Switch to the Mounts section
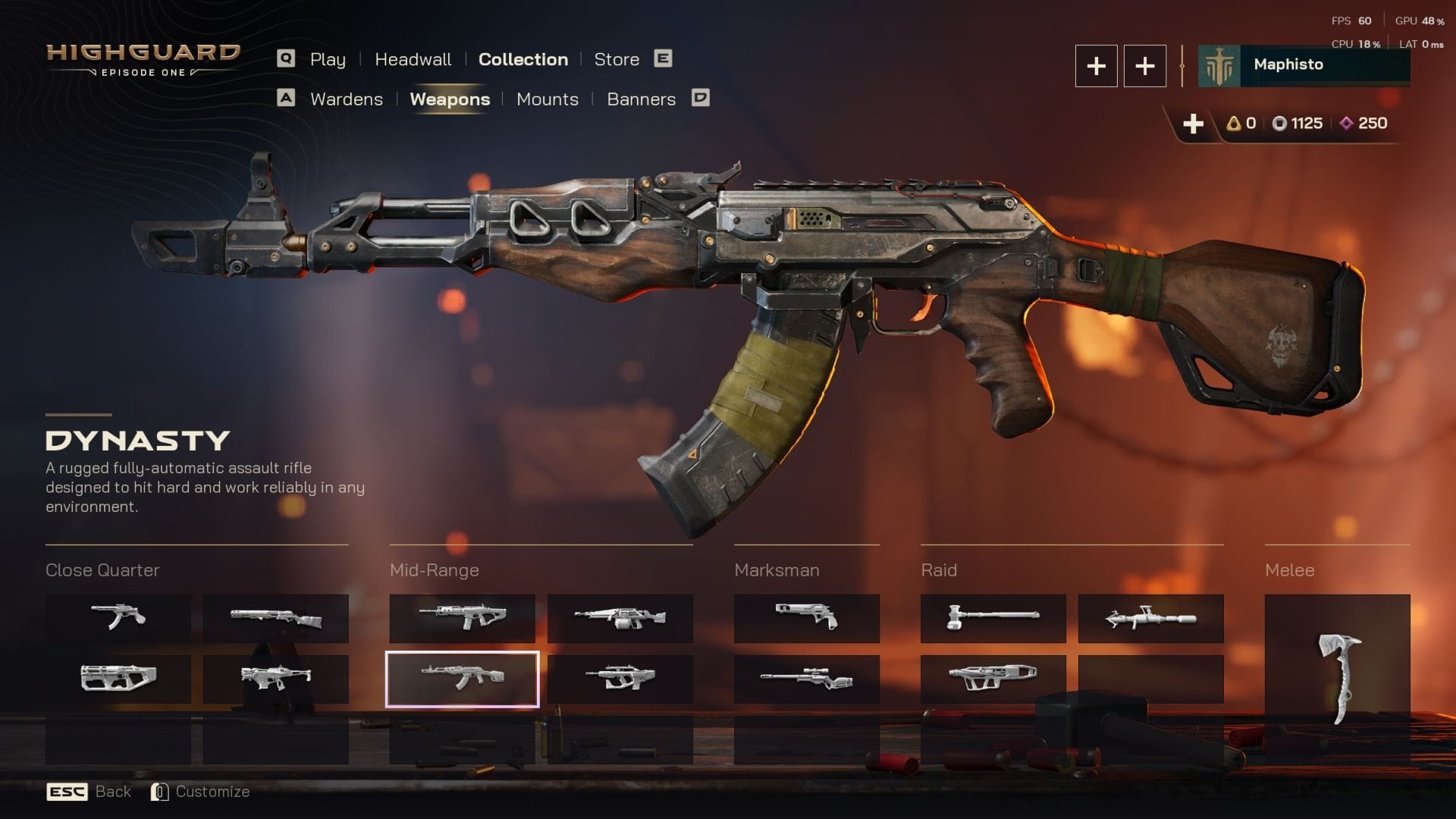Screen dimensions: 1456x819 tap(547, 99)
